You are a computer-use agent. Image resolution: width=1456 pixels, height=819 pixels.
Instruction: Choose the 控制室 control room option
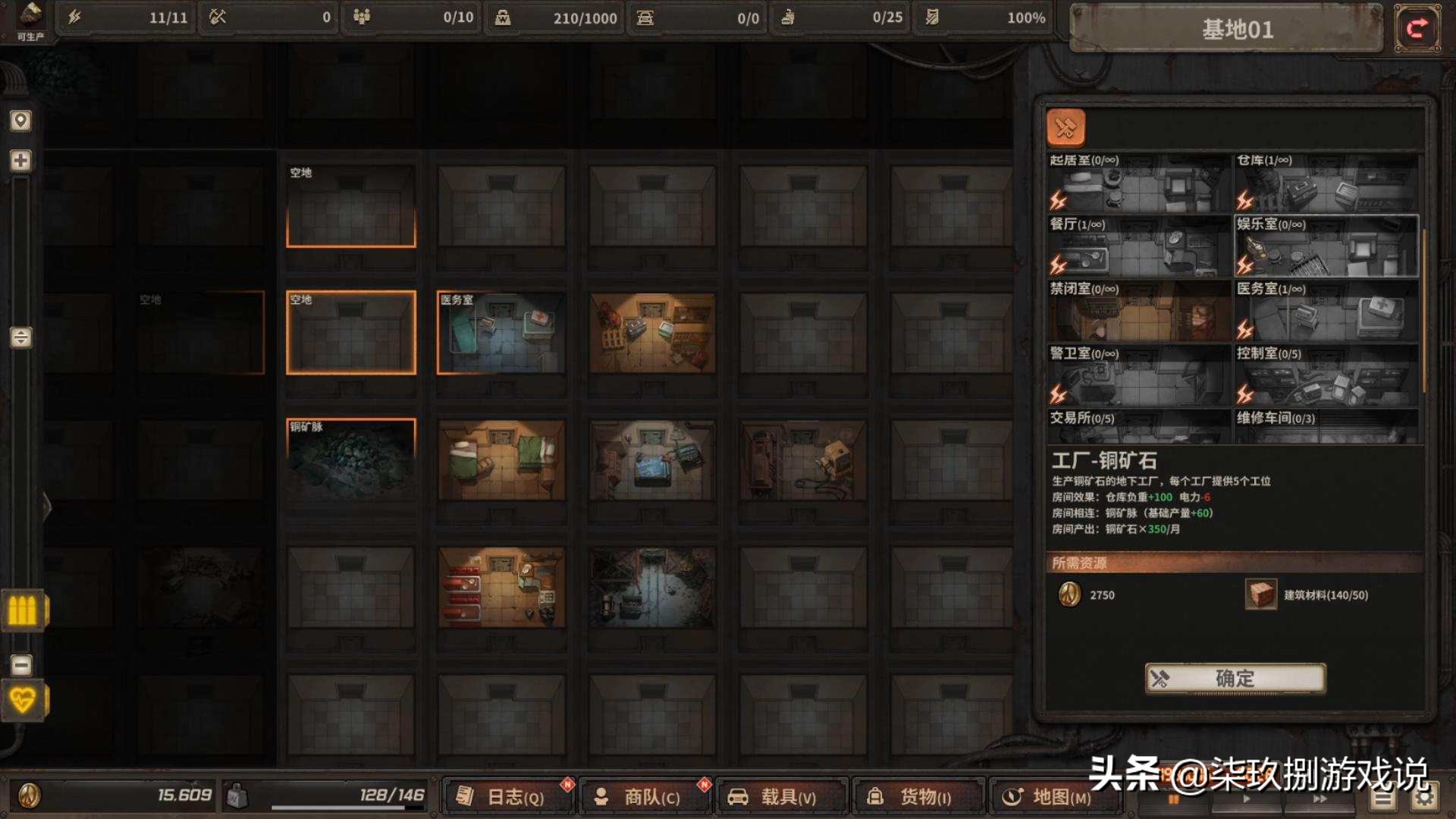[x=1326, y=375]
